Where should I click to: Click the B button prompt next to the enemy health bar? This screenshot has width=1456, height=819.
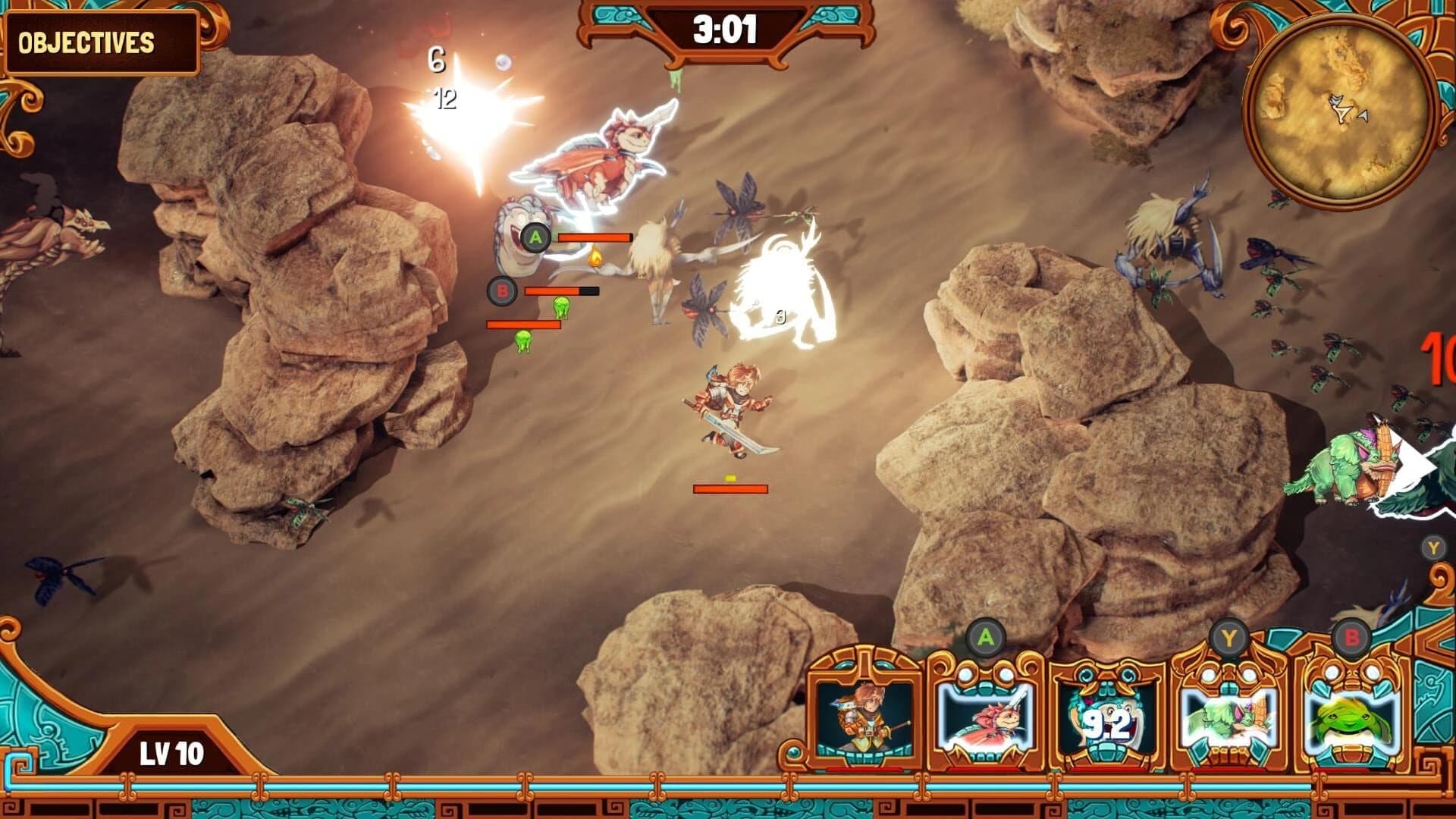[500, 290]
